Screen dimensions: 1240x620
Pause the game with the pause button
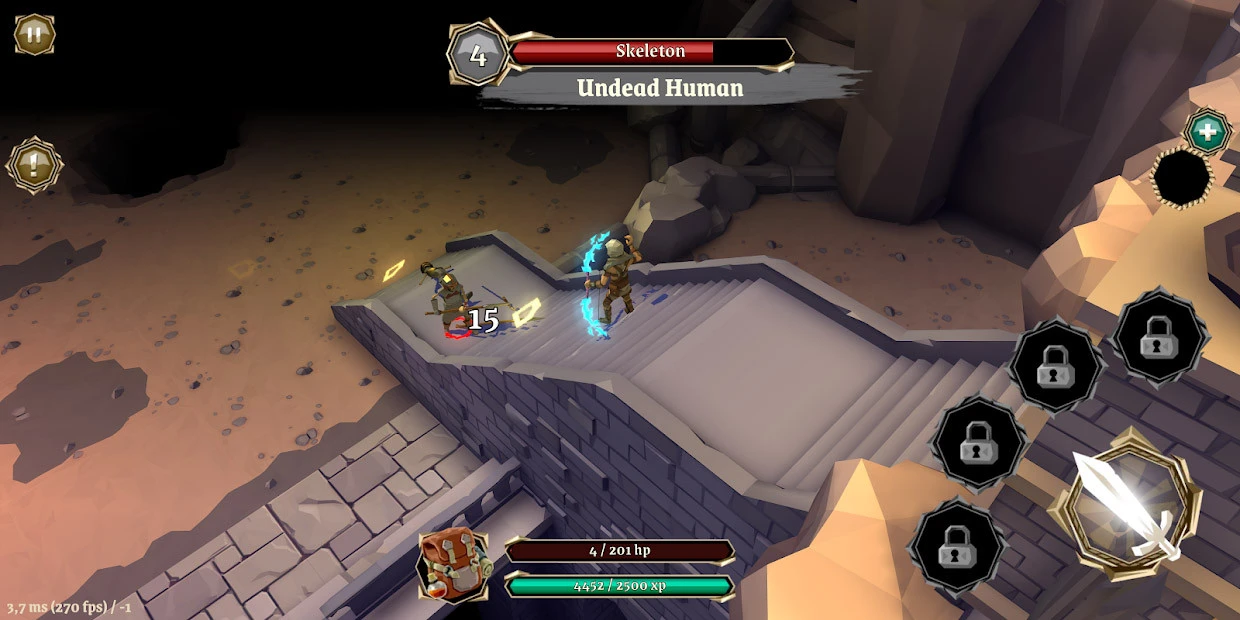coord(34,34)
